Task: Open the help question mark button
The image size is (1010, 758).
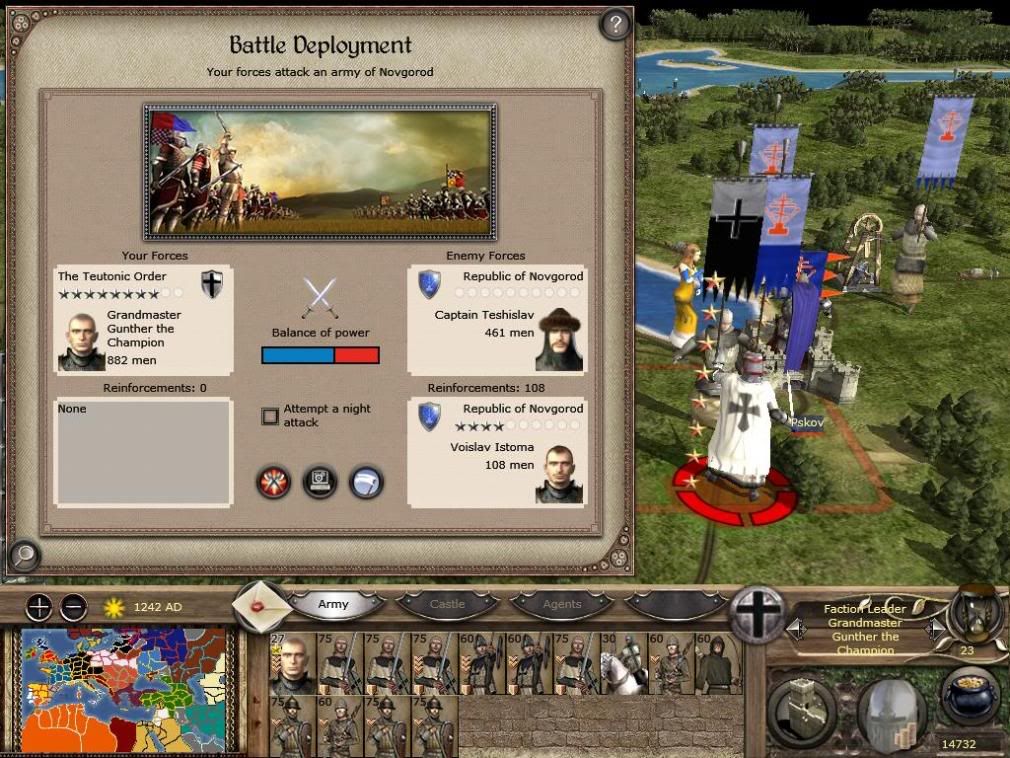Action: (x=615, y=24)
